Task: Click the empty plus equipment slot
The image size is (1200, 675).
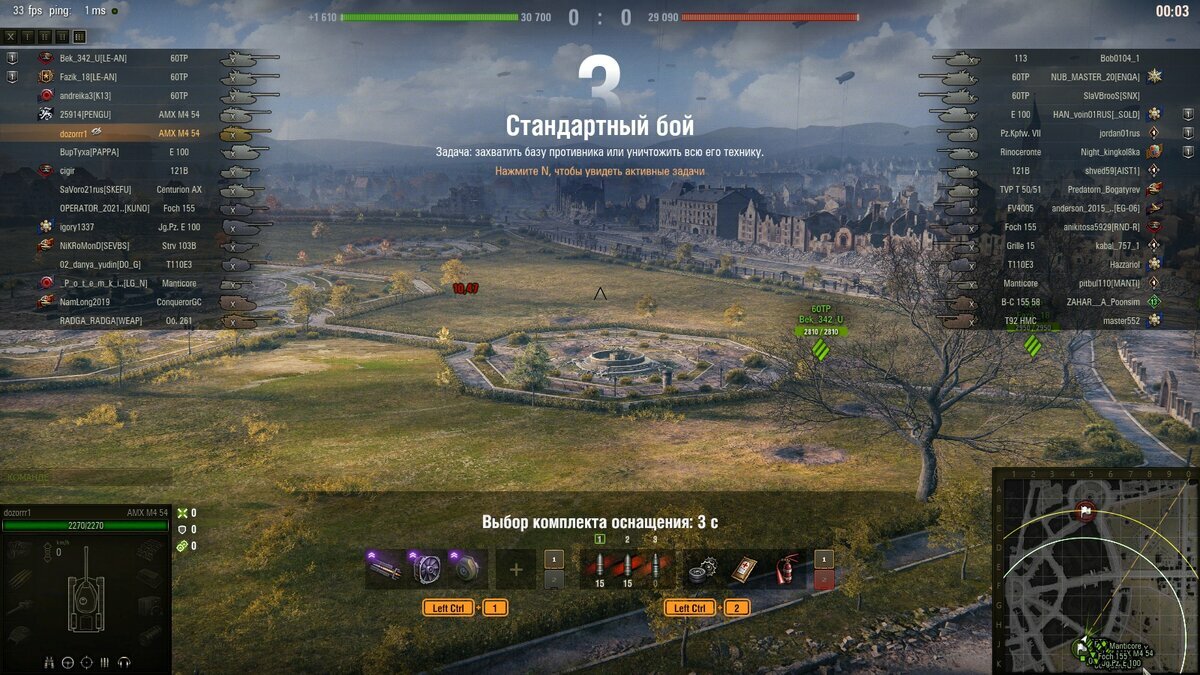Action: click(516, 569)
